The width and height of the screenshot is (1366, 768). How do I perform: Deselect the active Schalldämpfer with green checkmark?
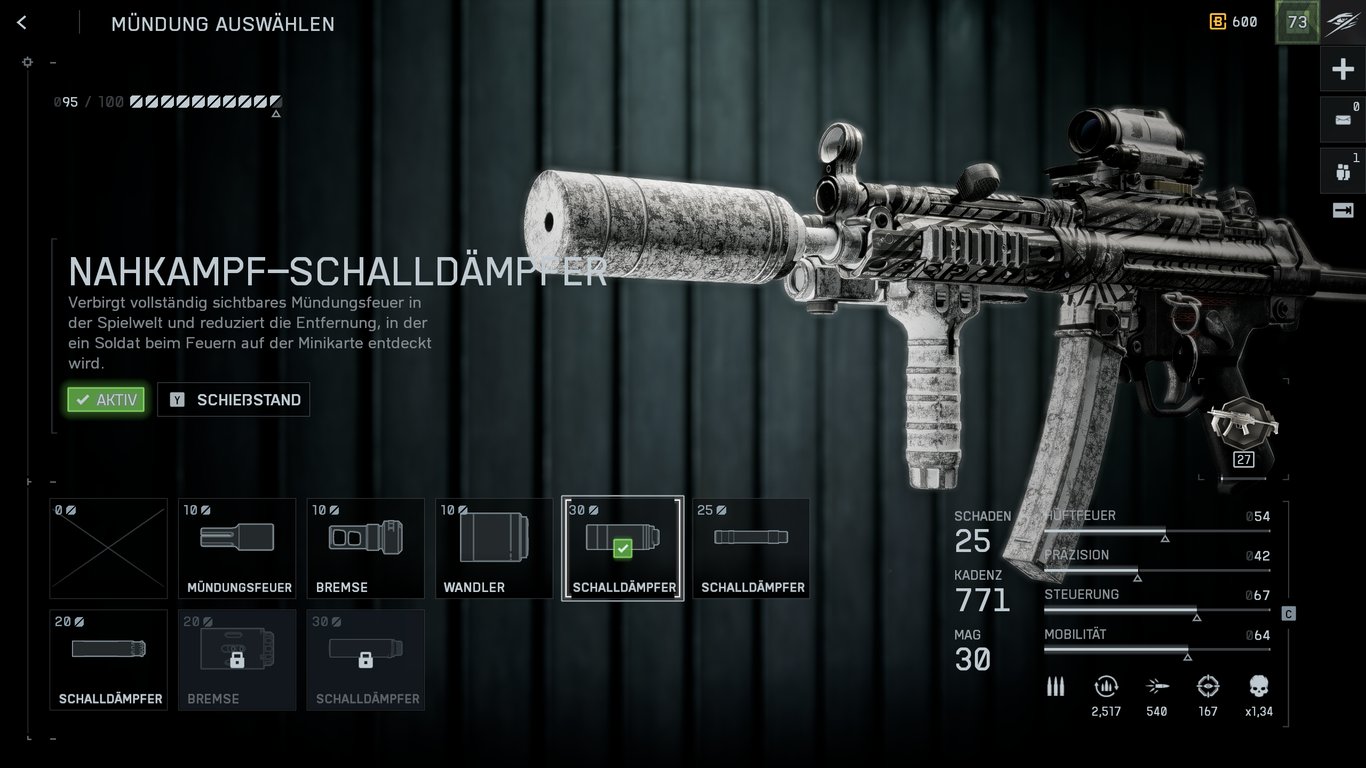pos(622,548)
